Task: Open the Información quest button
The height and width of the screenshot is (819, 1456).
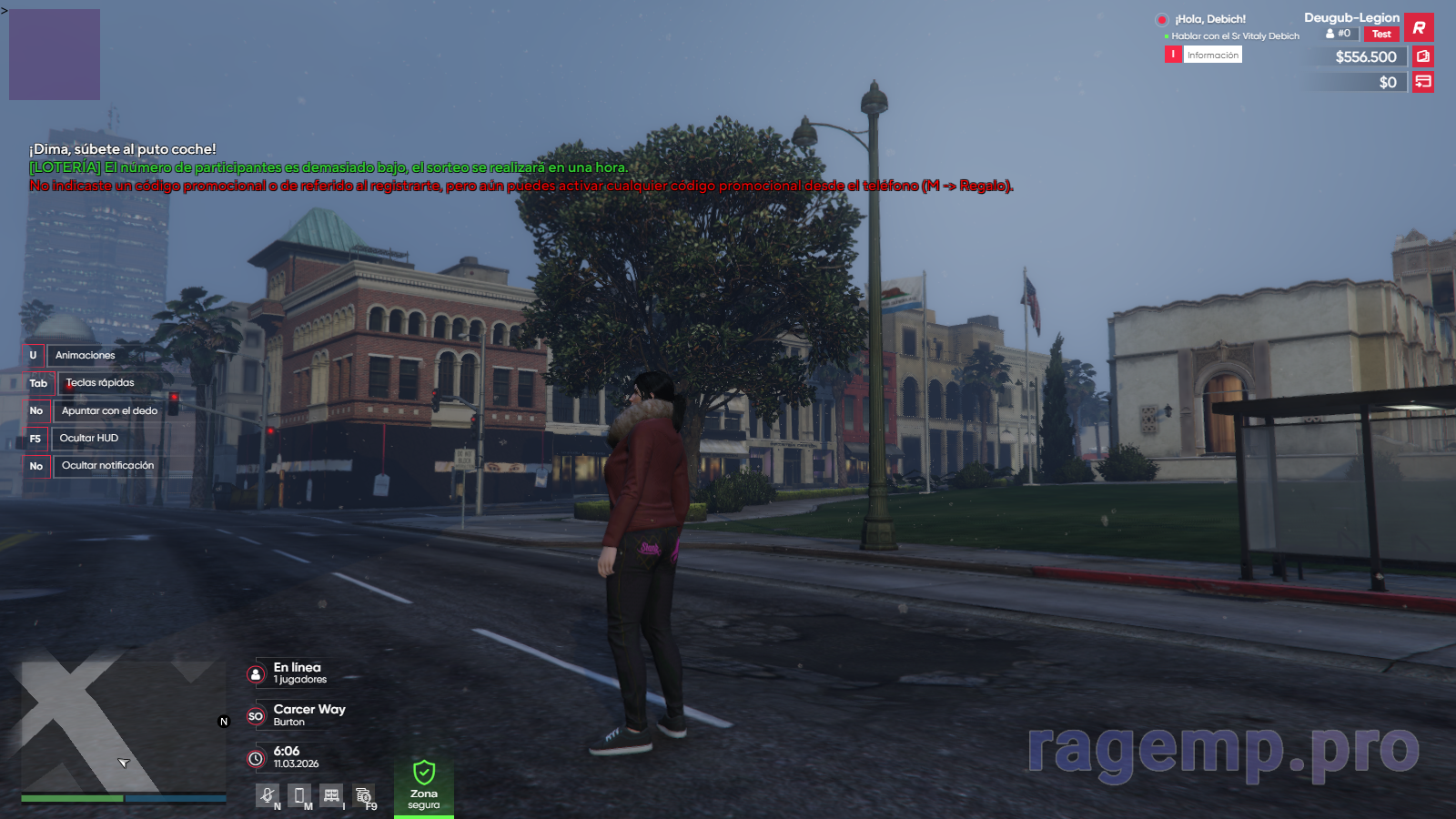Action: point(1212,56)
